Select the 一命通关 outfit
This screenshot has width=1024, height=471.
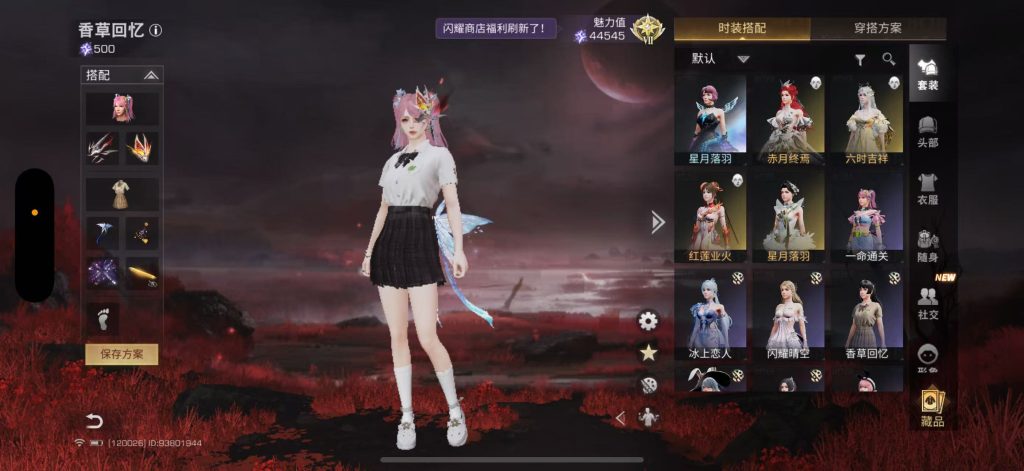tap(867, 217)
